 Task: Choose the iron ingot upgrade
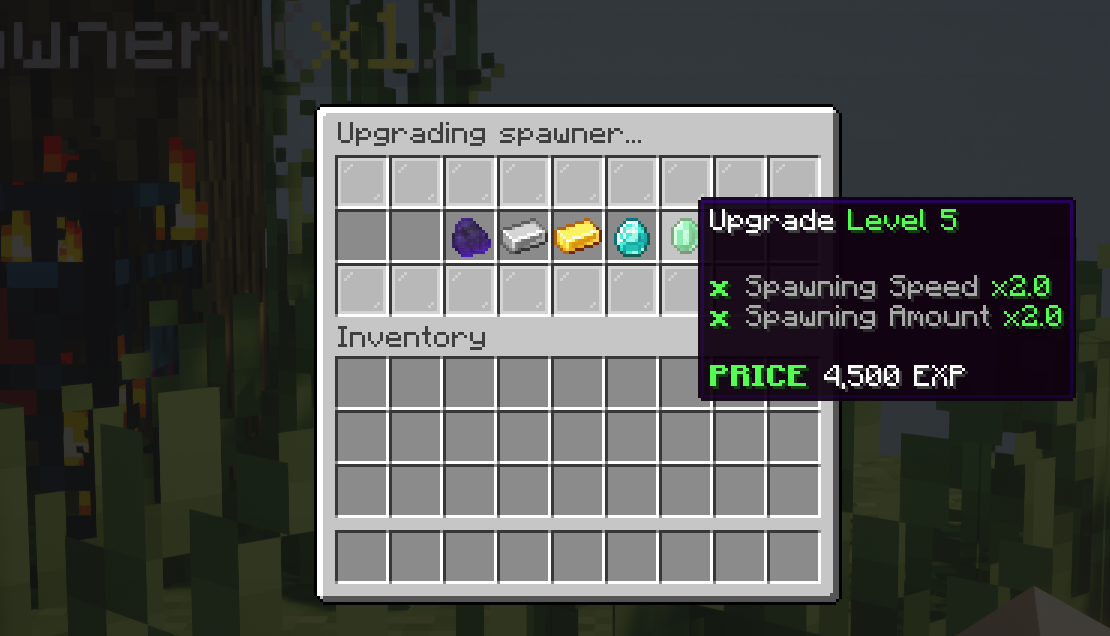pyautogui.click(x=524, y=237)
